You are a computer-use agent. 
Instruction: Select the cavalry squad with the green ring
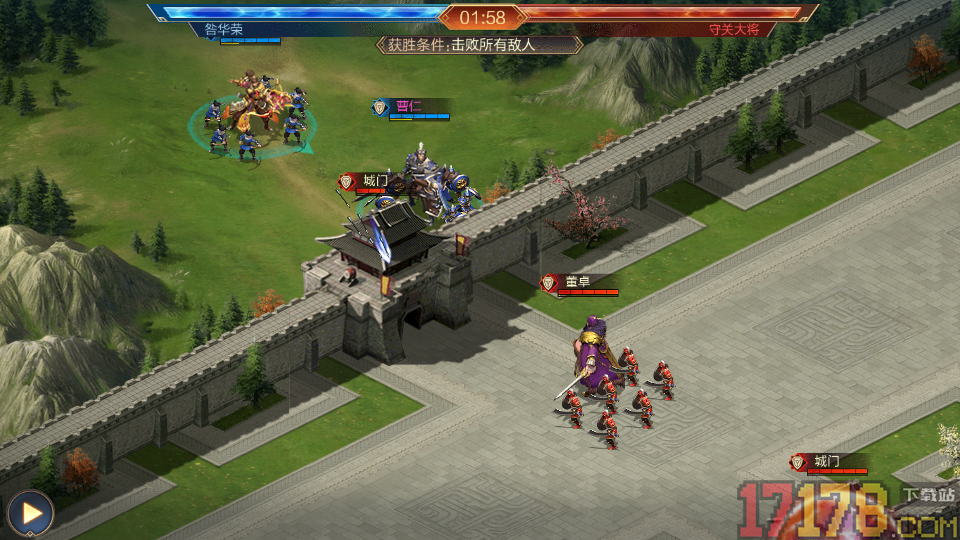pyautogui.click(x=254, y=118)
